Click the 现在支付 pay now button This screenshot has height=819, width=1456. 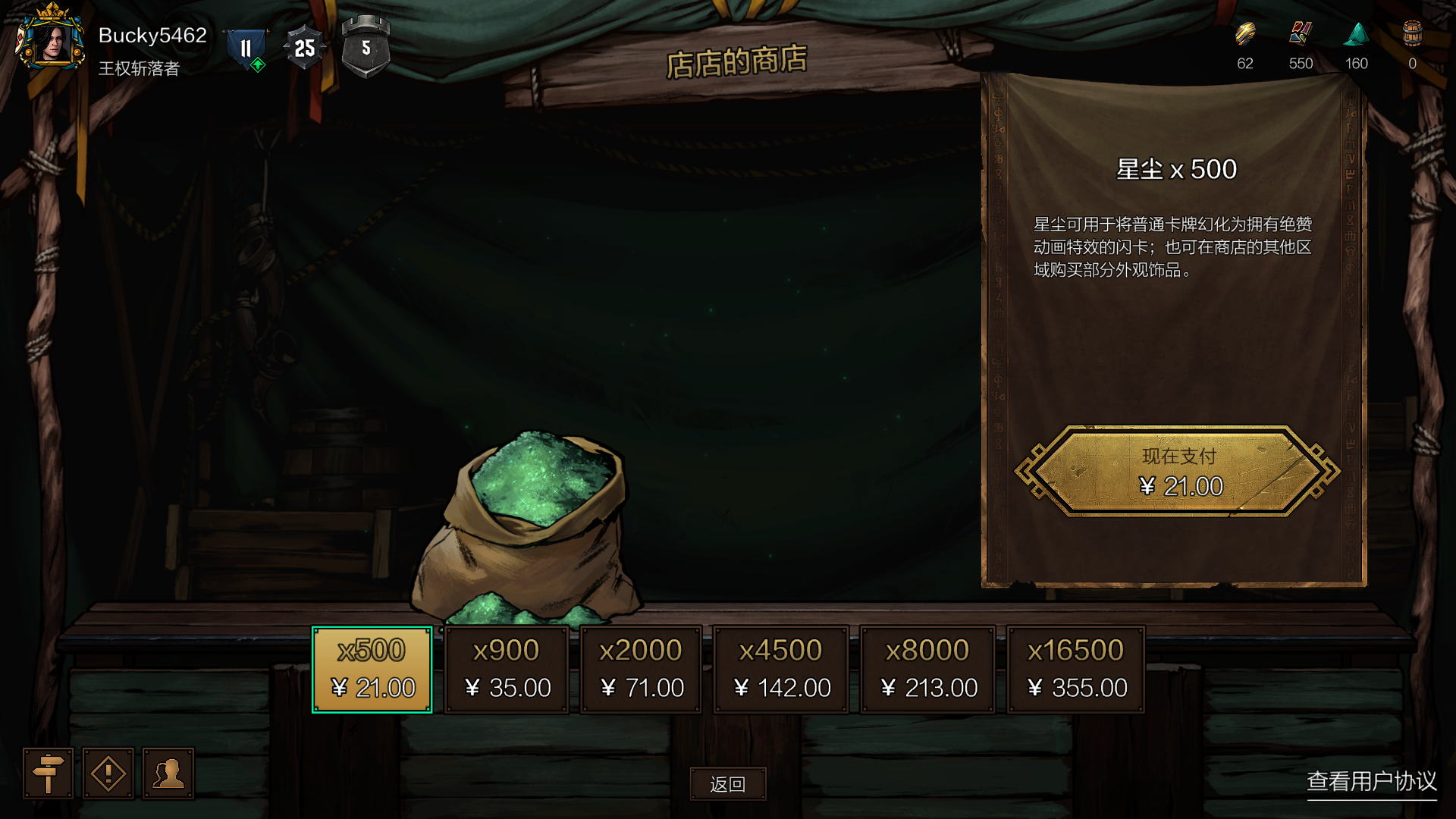[1178, 471]
